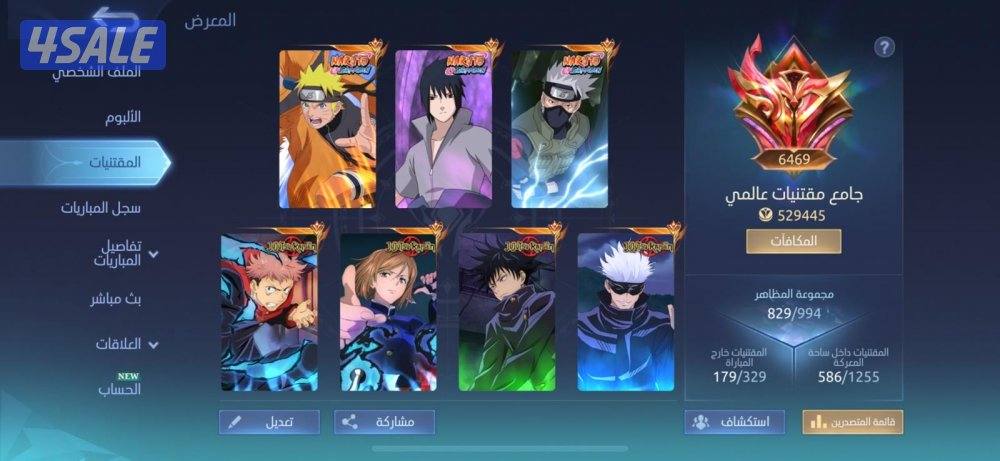This screenshot has width=1000, height=461.
Task: Open سجل المباريات match history
Action: click(x=100, y=208)
